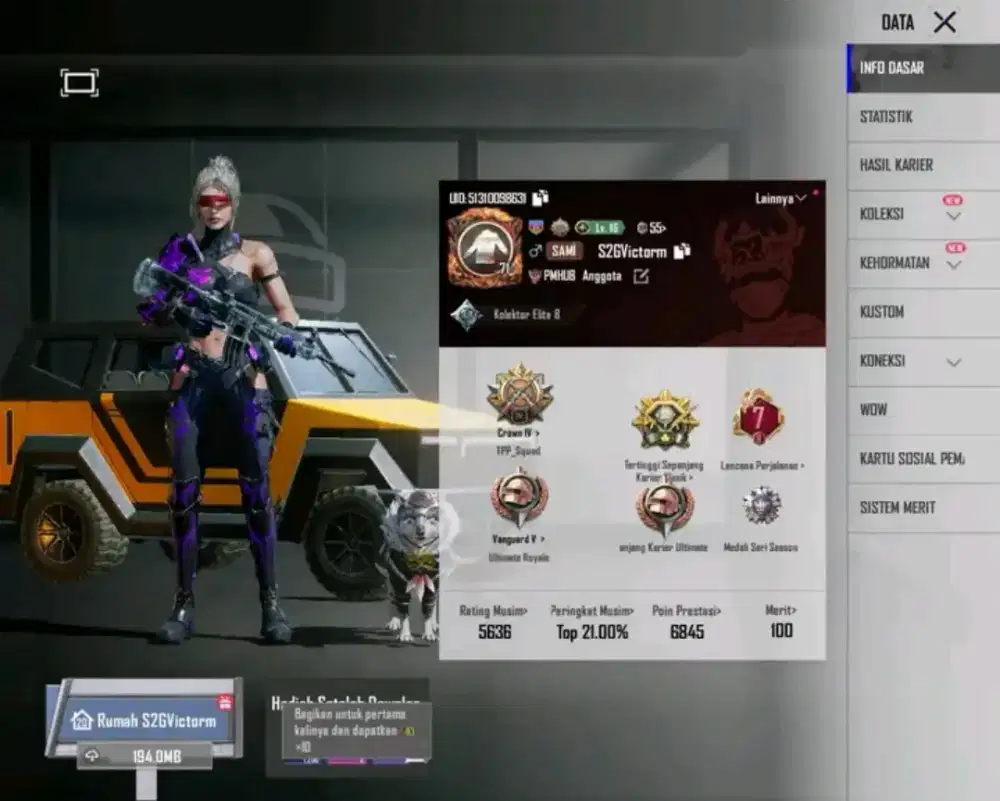Open the Lencana Perjalanan badge
The height and width of the screenshot is (801, 1000).
[x=758, y=416]
